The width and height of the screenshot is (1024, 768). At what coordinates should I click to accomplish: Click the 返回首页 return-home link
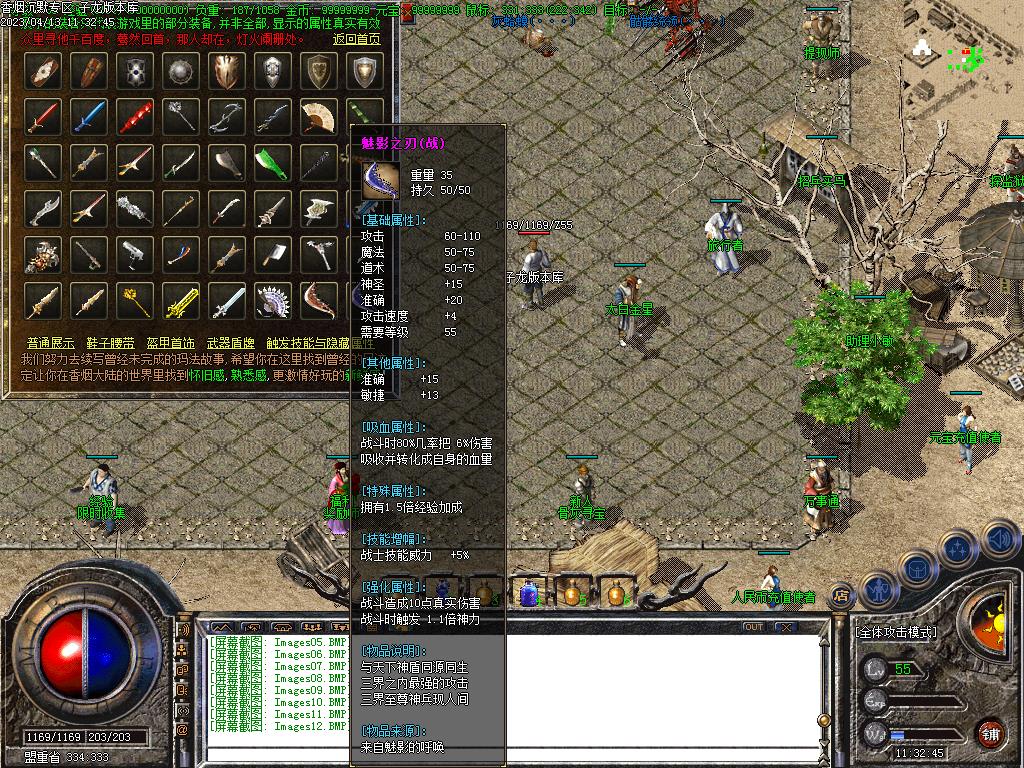coord(356,39)
